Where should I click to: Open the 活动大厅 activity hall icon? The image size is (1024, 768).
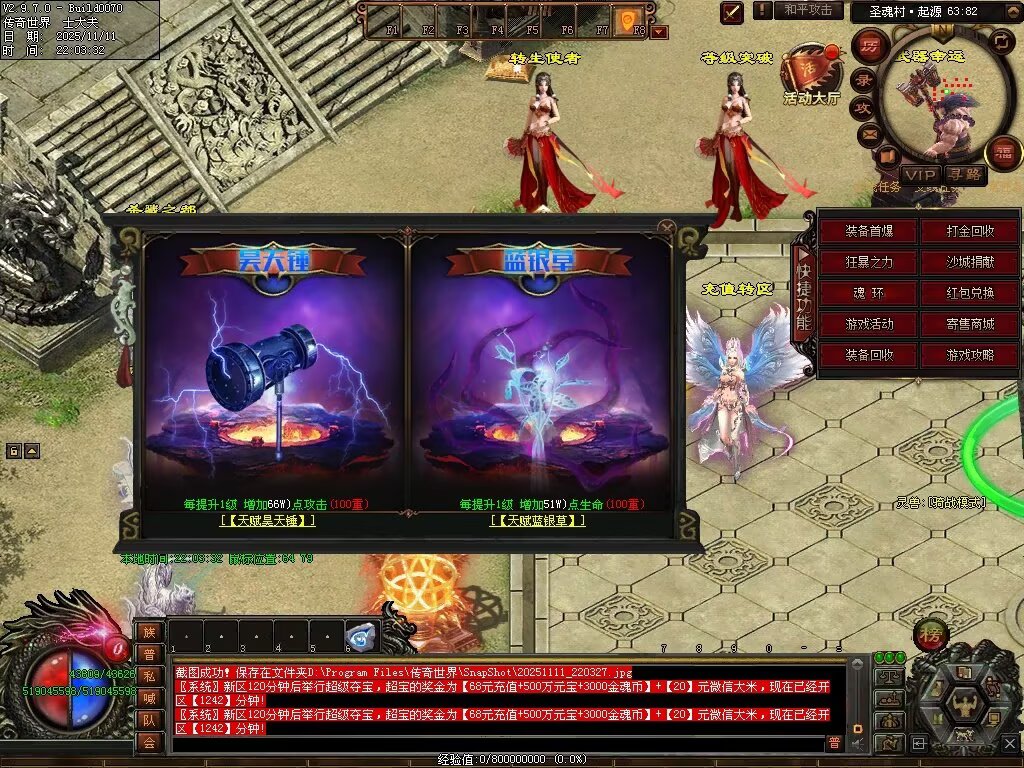coord(810,76)
